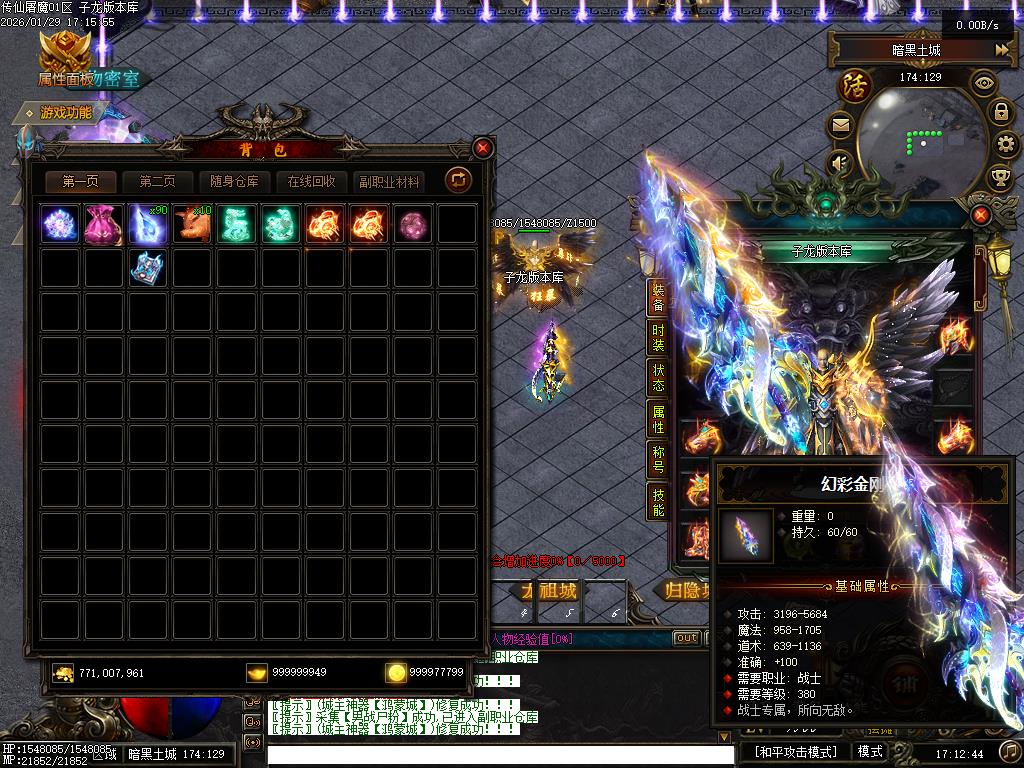This screenshot has height=768, width=1024.
Task: Switch to the 第二页 inventory tab
Action: point(157,182)
